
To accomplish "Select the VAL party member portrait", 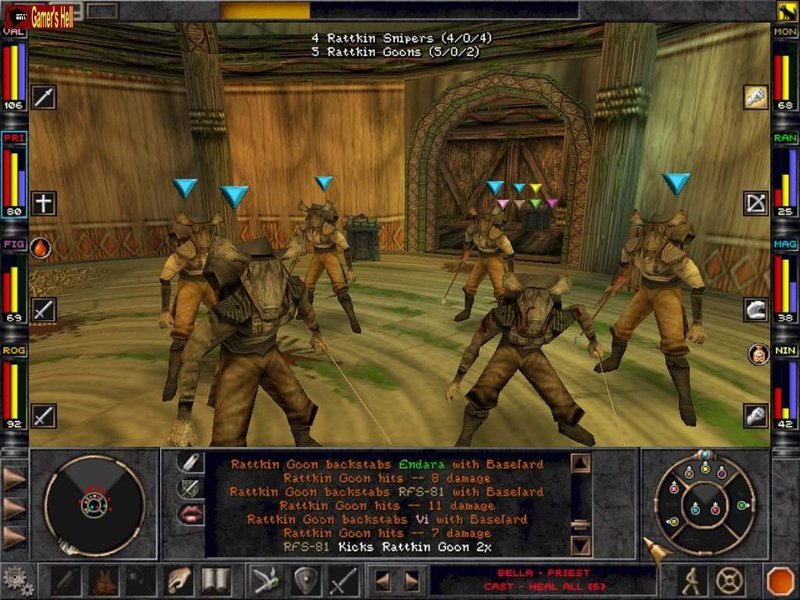I will click(x=14, y=70).
